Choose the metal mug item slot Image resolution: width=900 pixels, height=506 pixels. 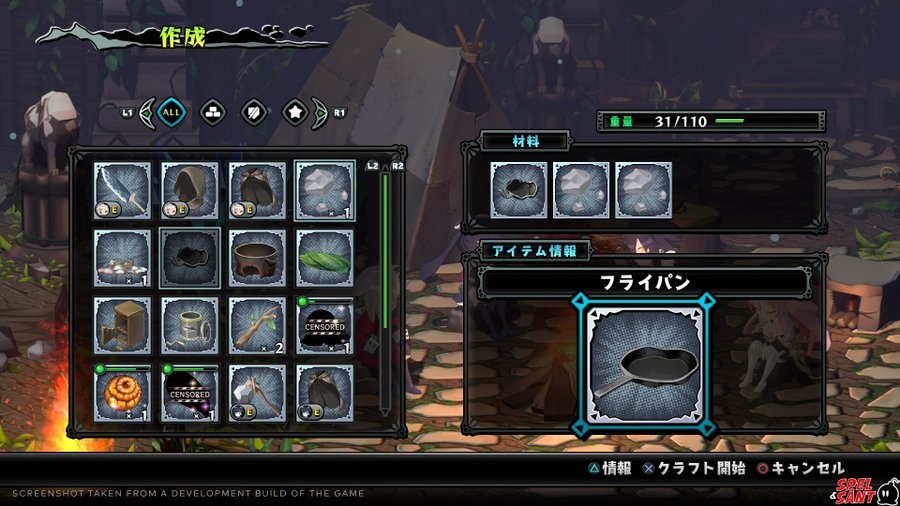click(190, 325)
